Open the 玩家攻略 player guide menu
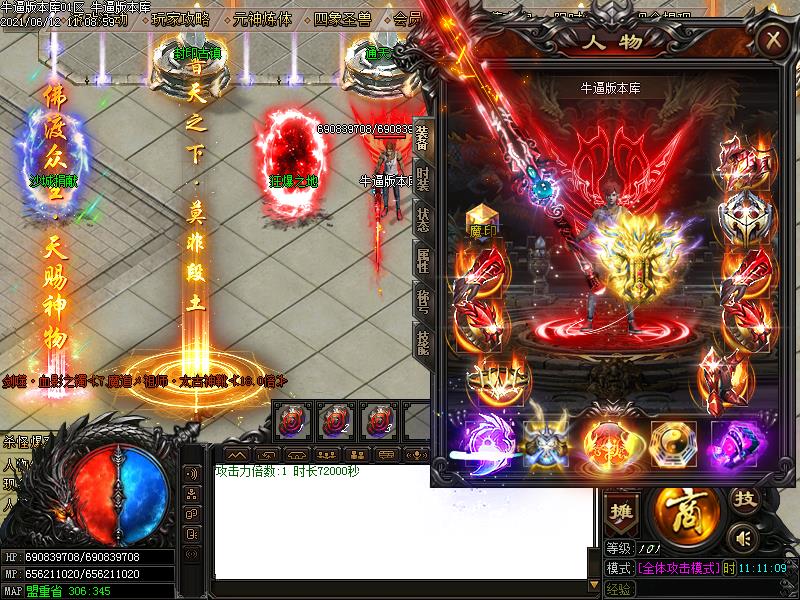The width and height of the screenshot is (800, 600). point(181,18)
